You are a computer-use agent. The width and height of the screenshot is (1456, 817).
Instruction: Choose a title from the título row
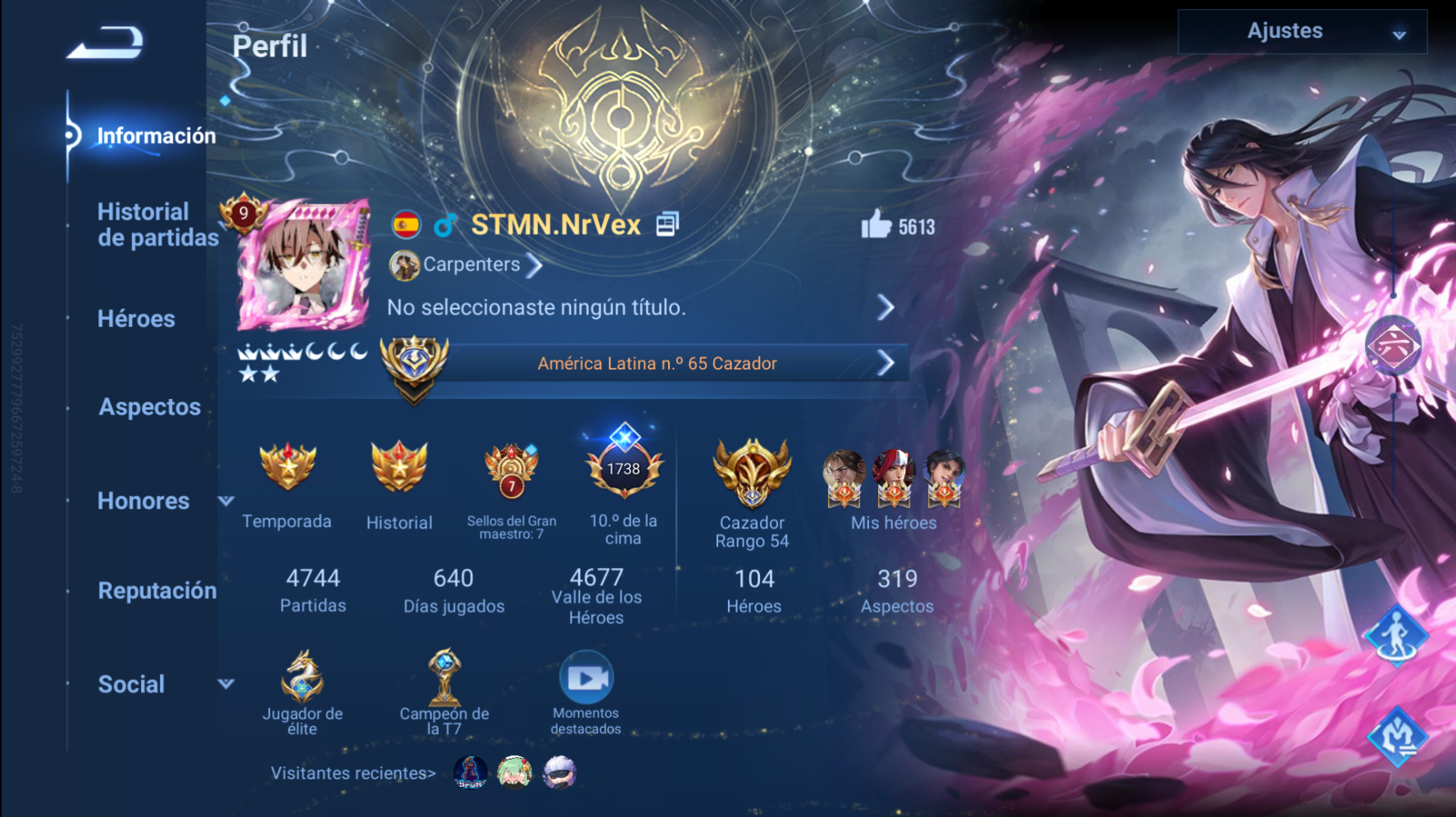[639, 308]
